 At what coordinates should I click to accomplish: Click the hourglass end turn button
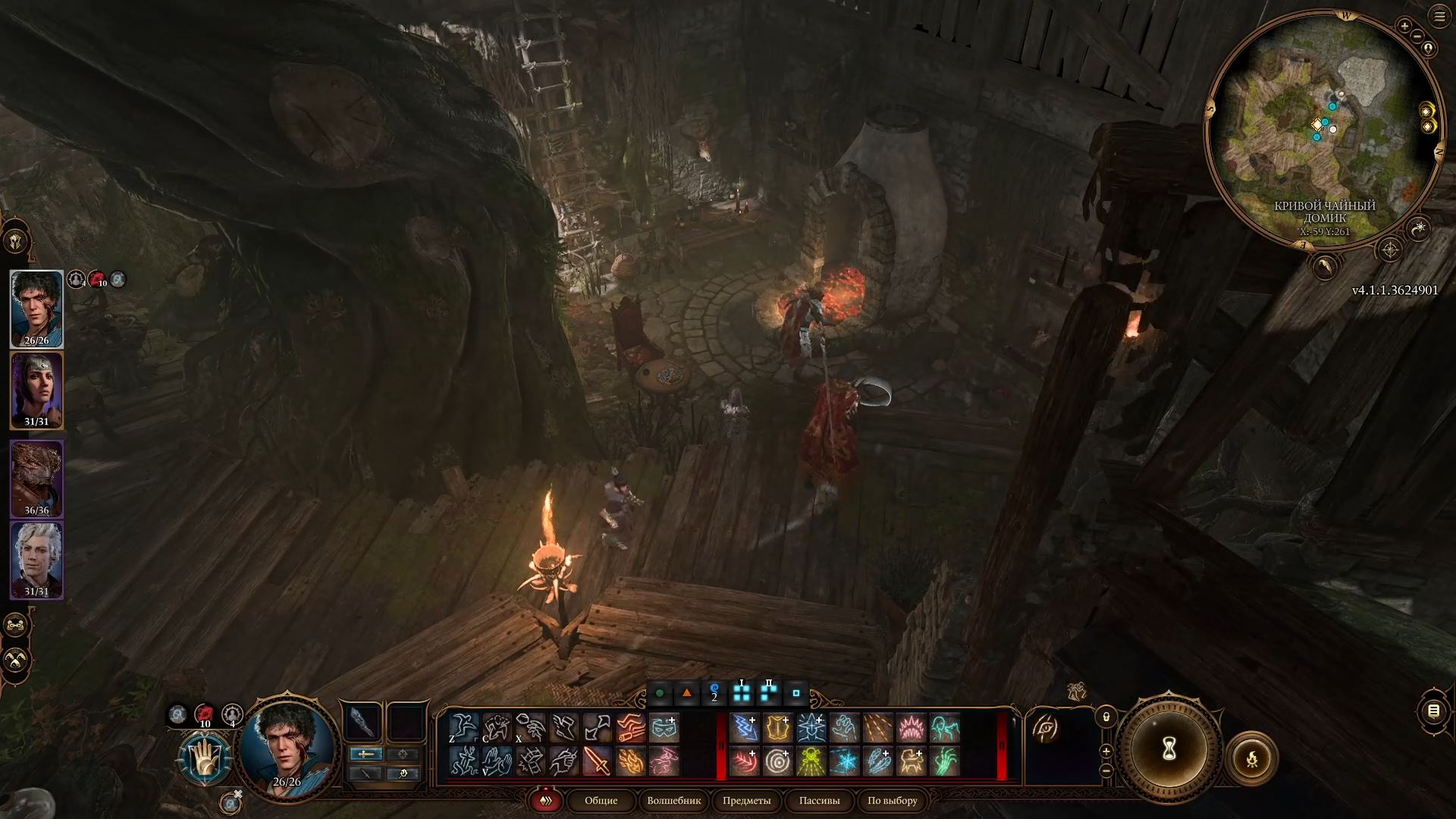tap(1169, 750)
